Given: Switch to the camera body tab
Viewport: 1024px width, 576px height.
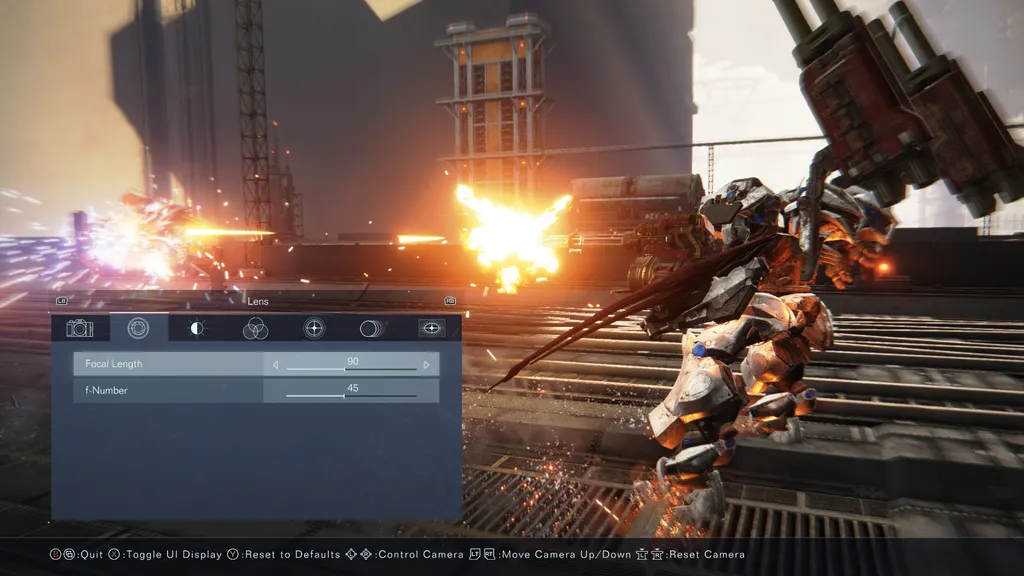Looking at the screenshot, I should point(80,328).
